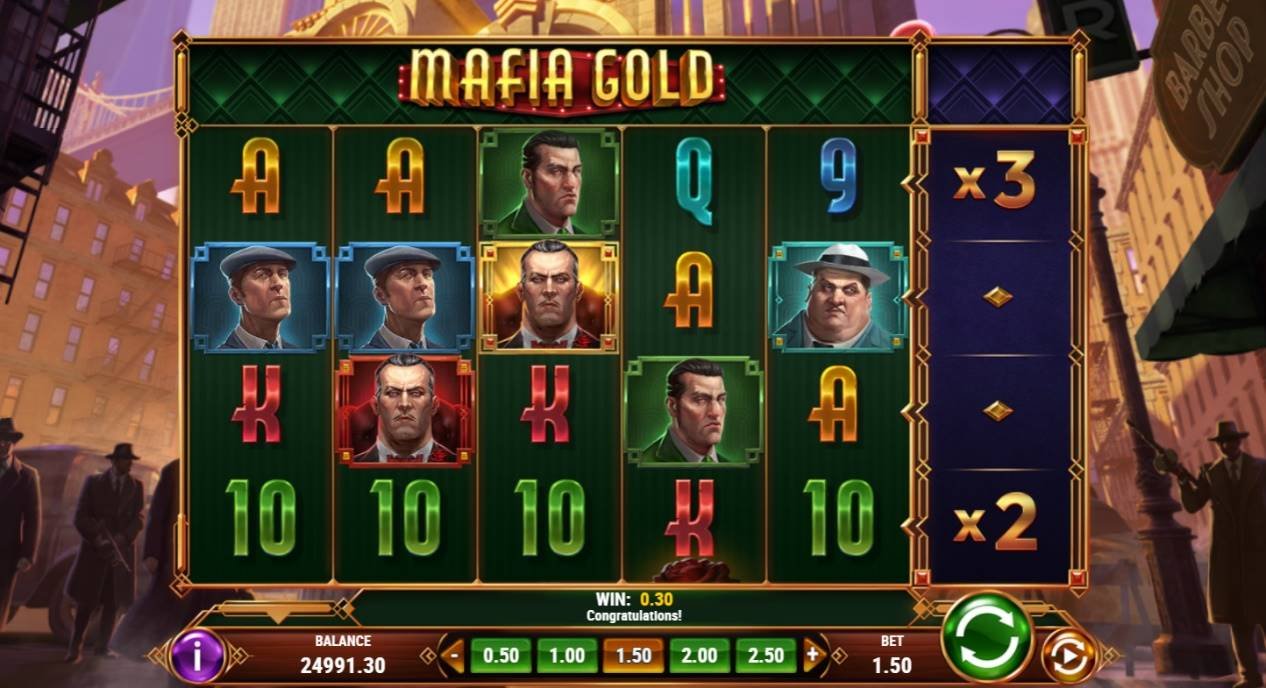Screen dimensions: 1266x688
Task: Select the 0.50 bet amount
Action: (x=501, y=656)
